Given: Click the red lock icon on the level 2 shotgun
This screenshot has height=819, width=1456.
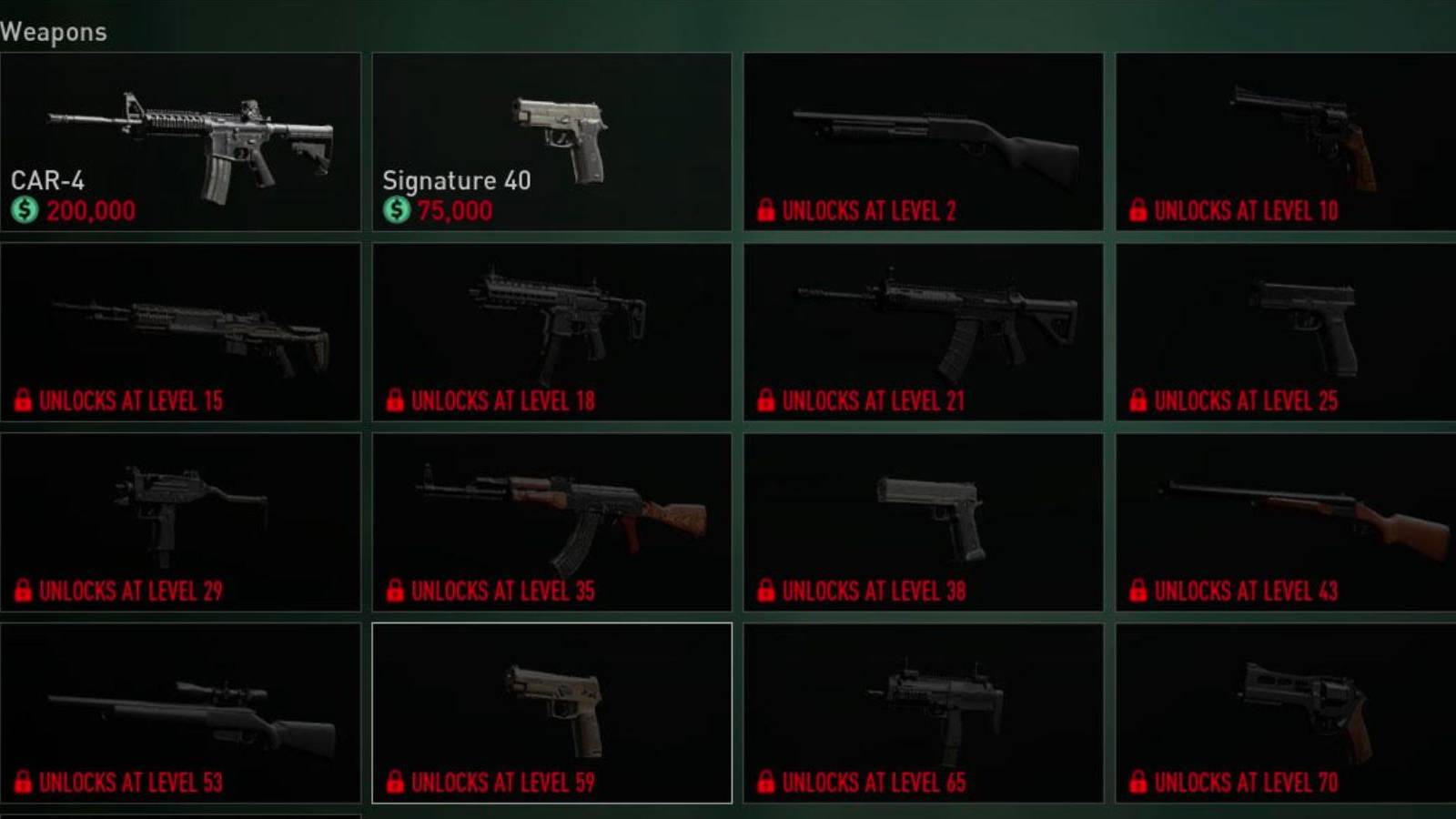Looking at the screenshot, I should click(x=764, y=211).
